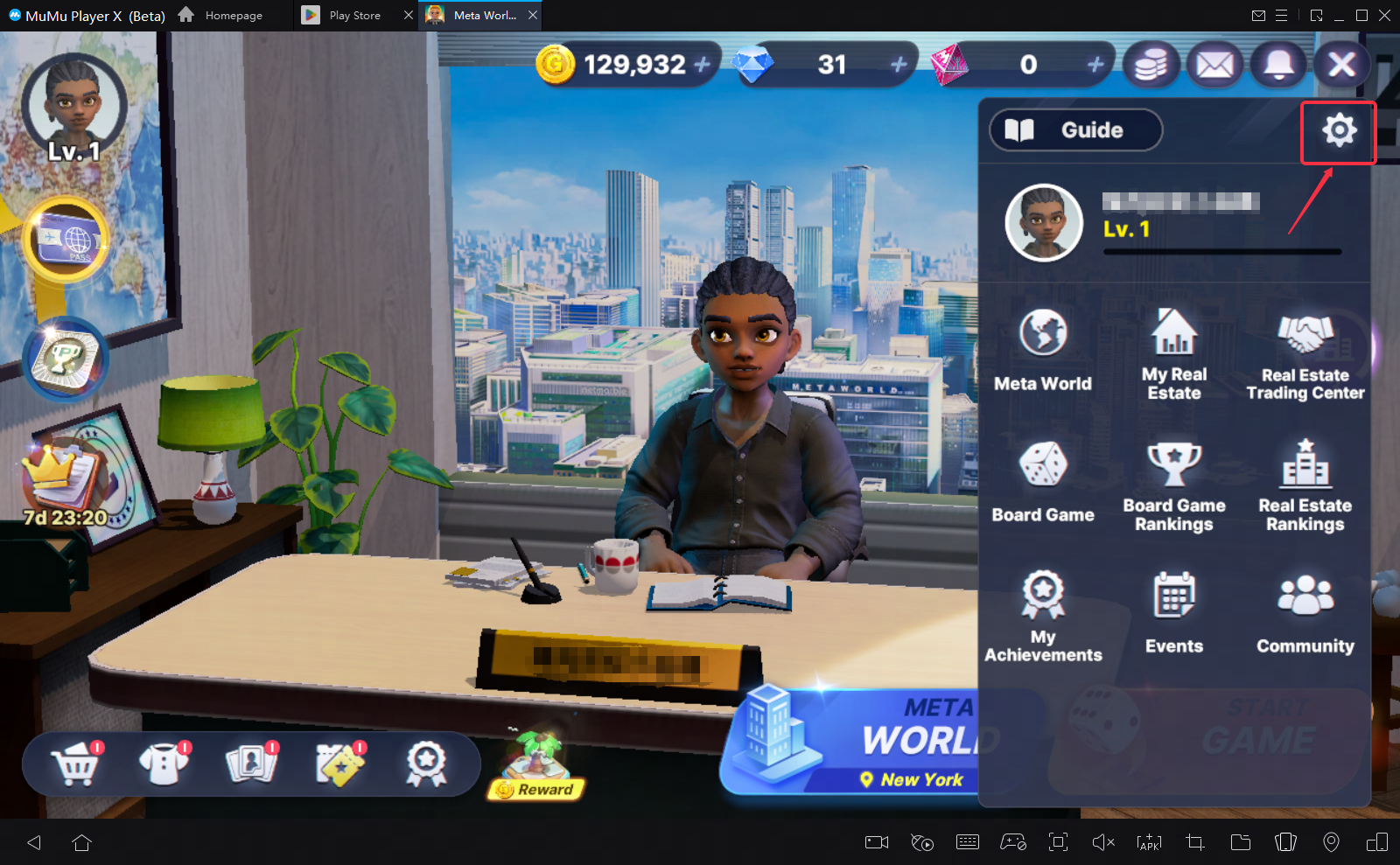The width and height of the screenshot is (1400, 865).
Task: Open the settings gear icon
Action: point(1339,131)
